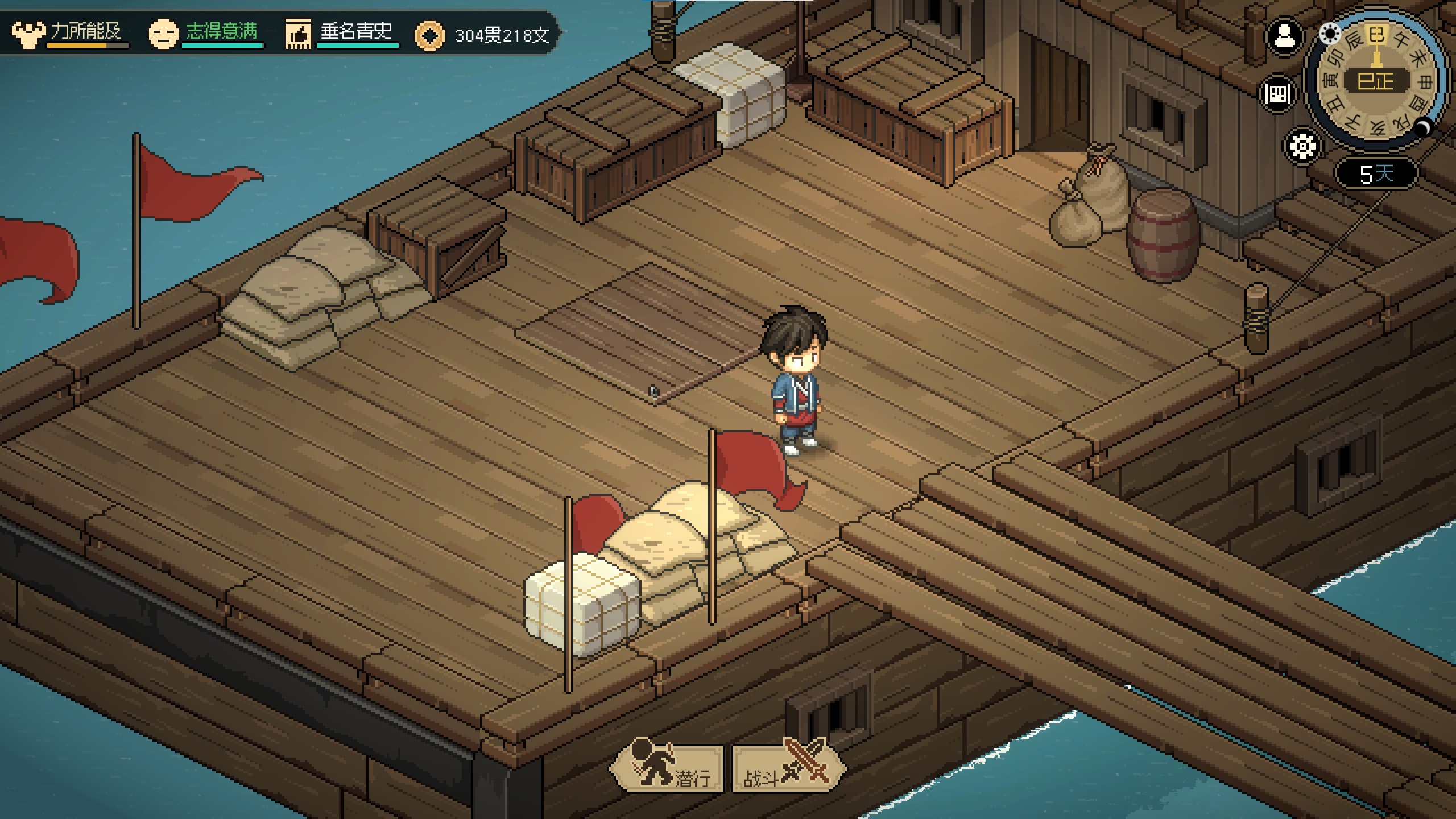Screen dimensions: 1456x819
Task: Open the gear settings menu
Action: coord(1302,146)
